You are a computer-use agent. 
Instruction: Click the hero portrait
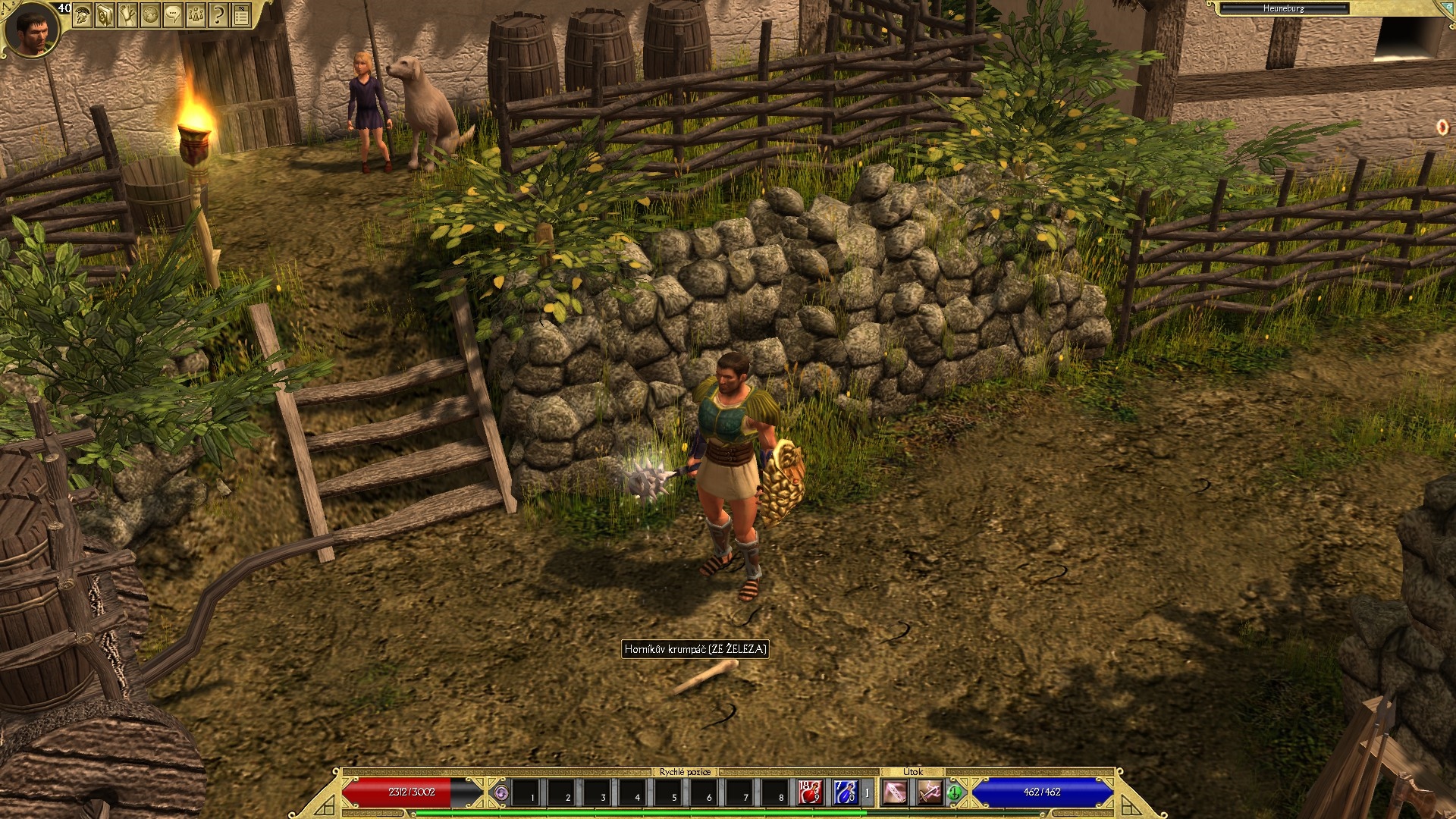30,30
